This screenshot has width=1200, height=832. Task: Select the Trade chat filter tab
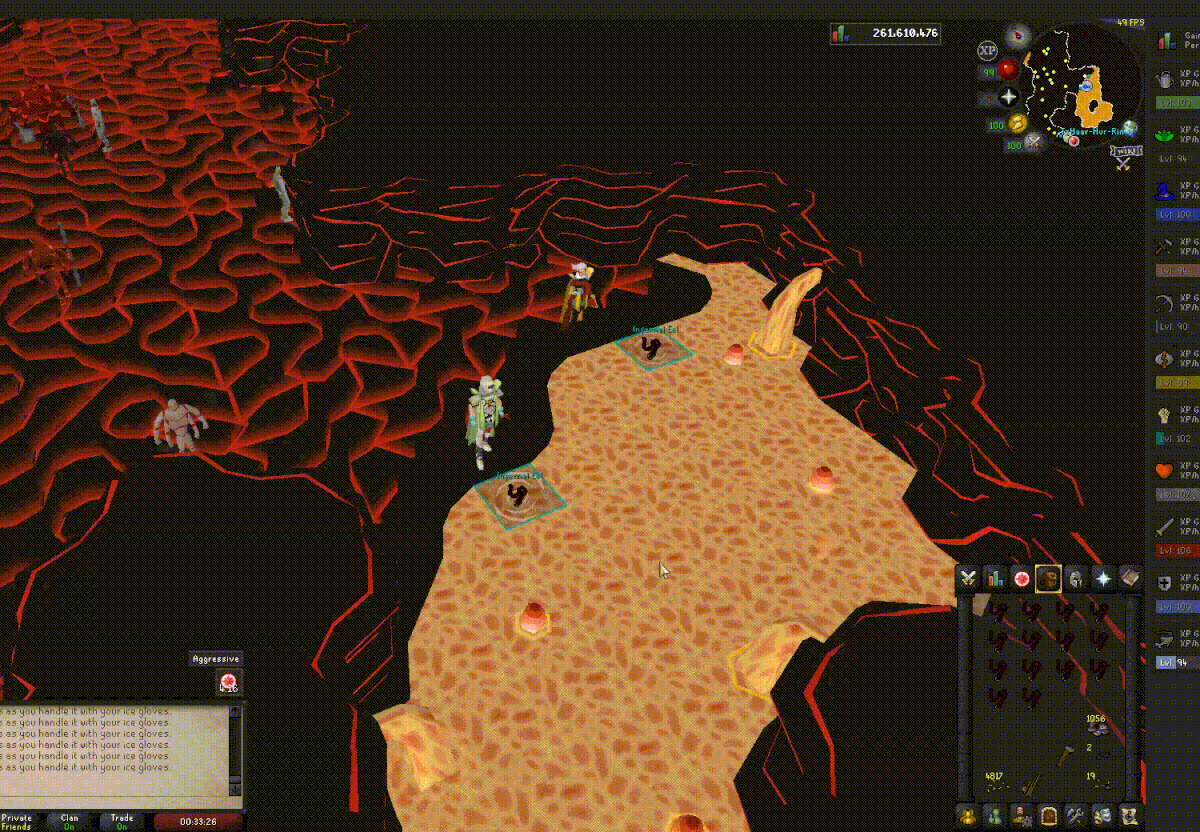pos(122,821)
